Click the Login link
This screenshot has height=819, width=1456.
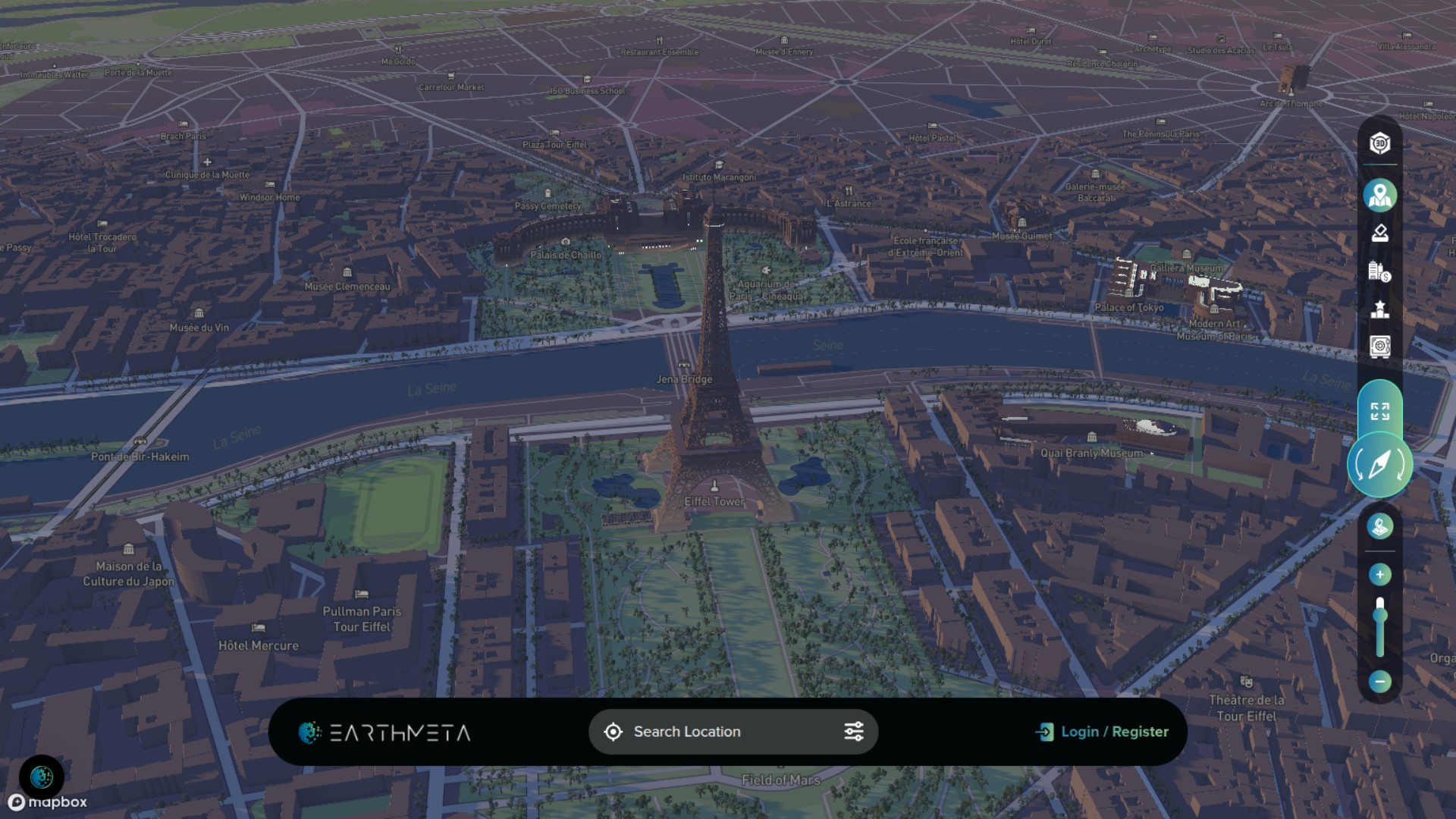tap(1080, 731)
